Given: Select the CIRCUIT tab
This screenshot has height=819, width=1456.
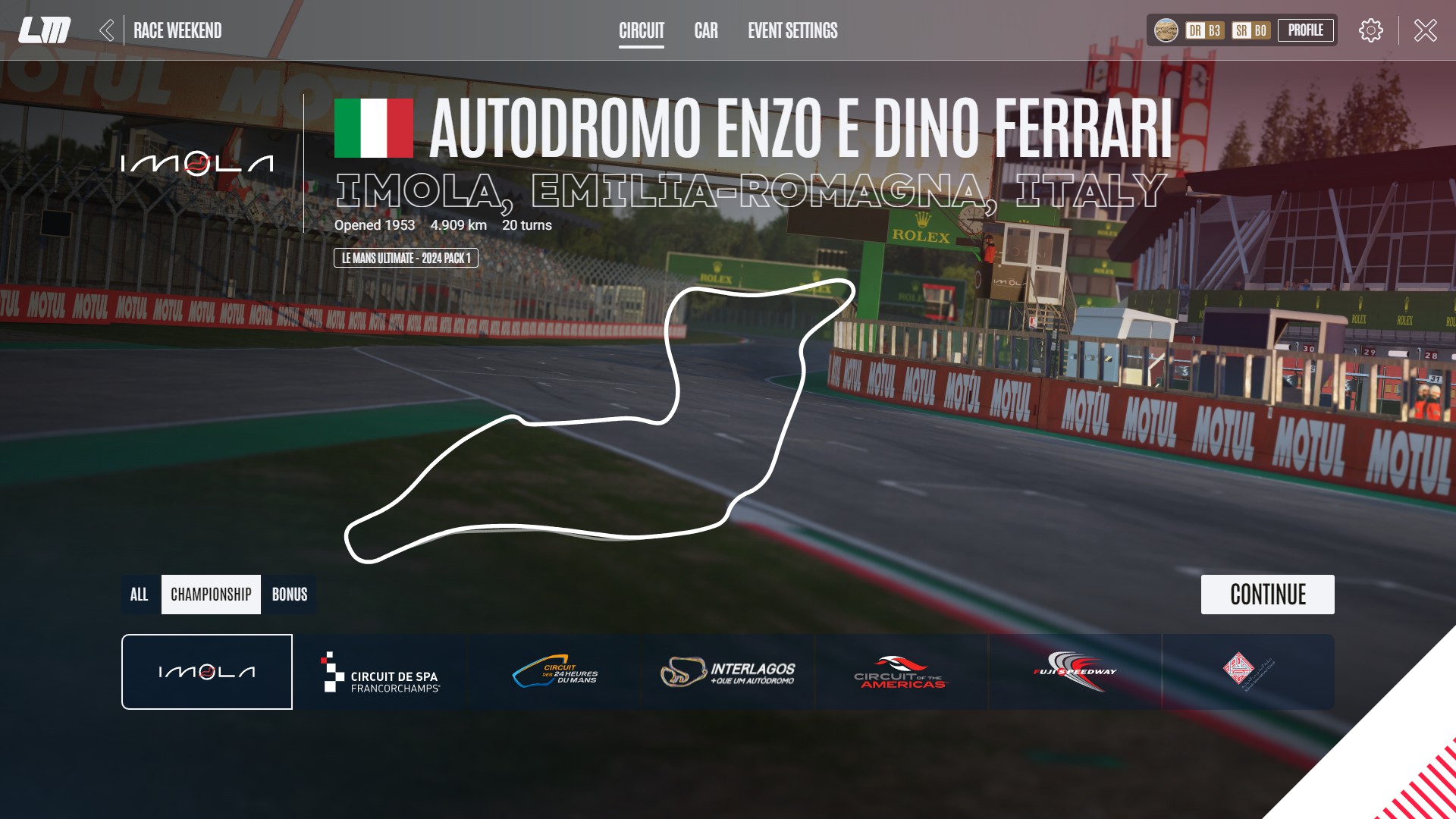Looking at the screenshot, I should tap(642, 31).
